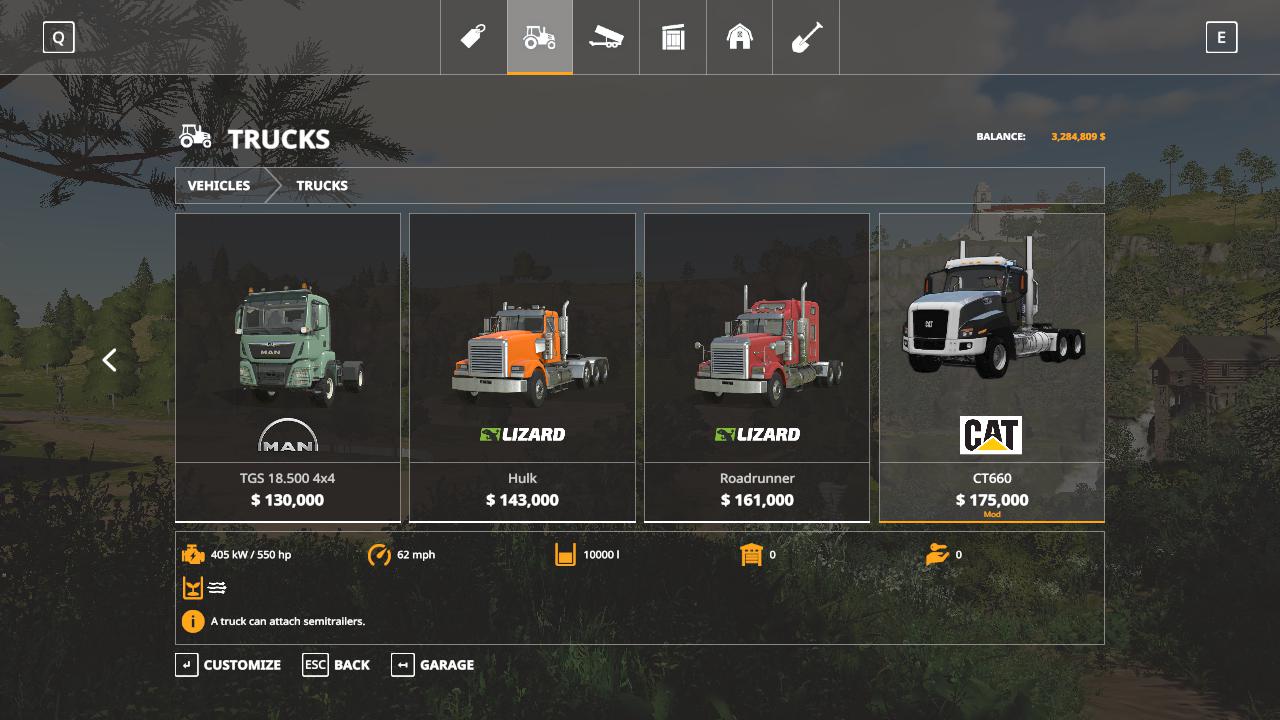Choose the Lizard Hulk truck
The height and width of the screenshot is (720, 1280).
522,367
